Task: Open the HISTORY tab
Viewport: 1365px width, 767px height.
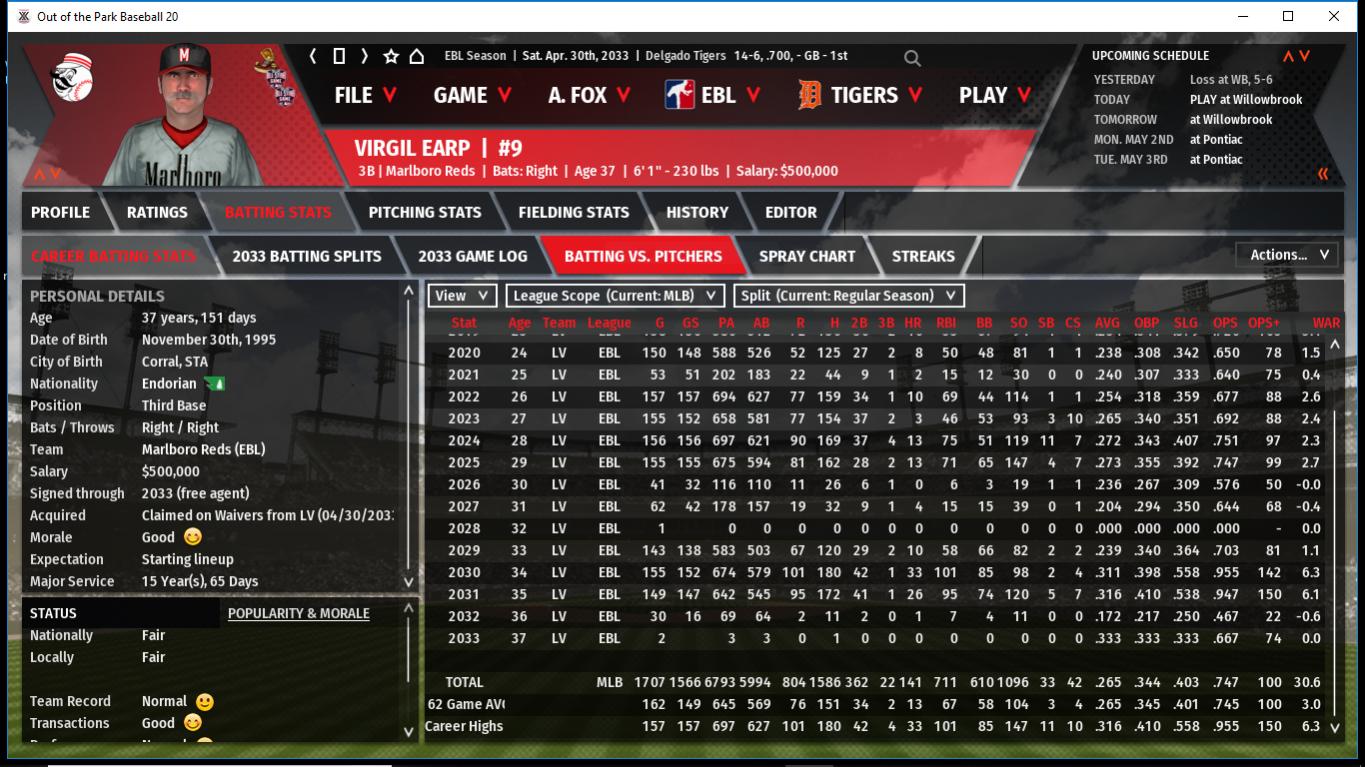Action: tap(697, 212)
